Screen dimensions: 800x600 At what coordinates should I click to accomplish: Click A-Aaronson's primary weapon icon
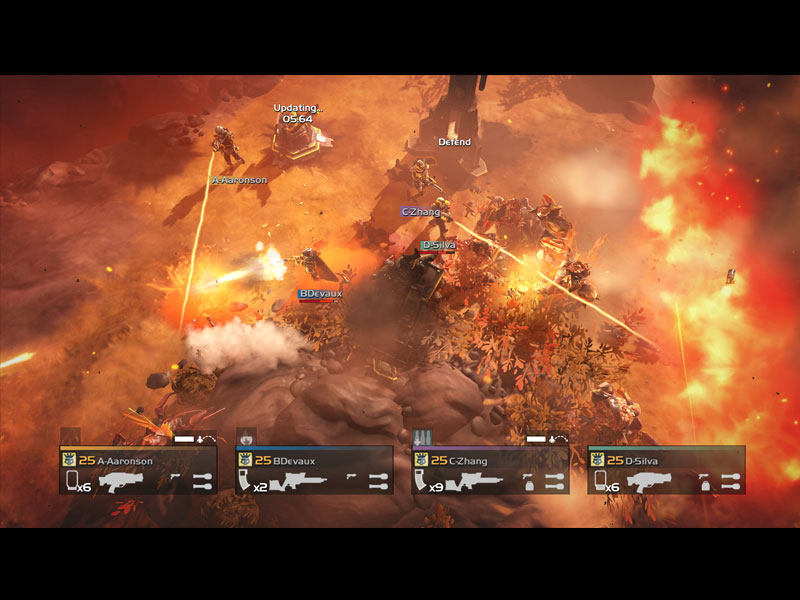point(122,482)
